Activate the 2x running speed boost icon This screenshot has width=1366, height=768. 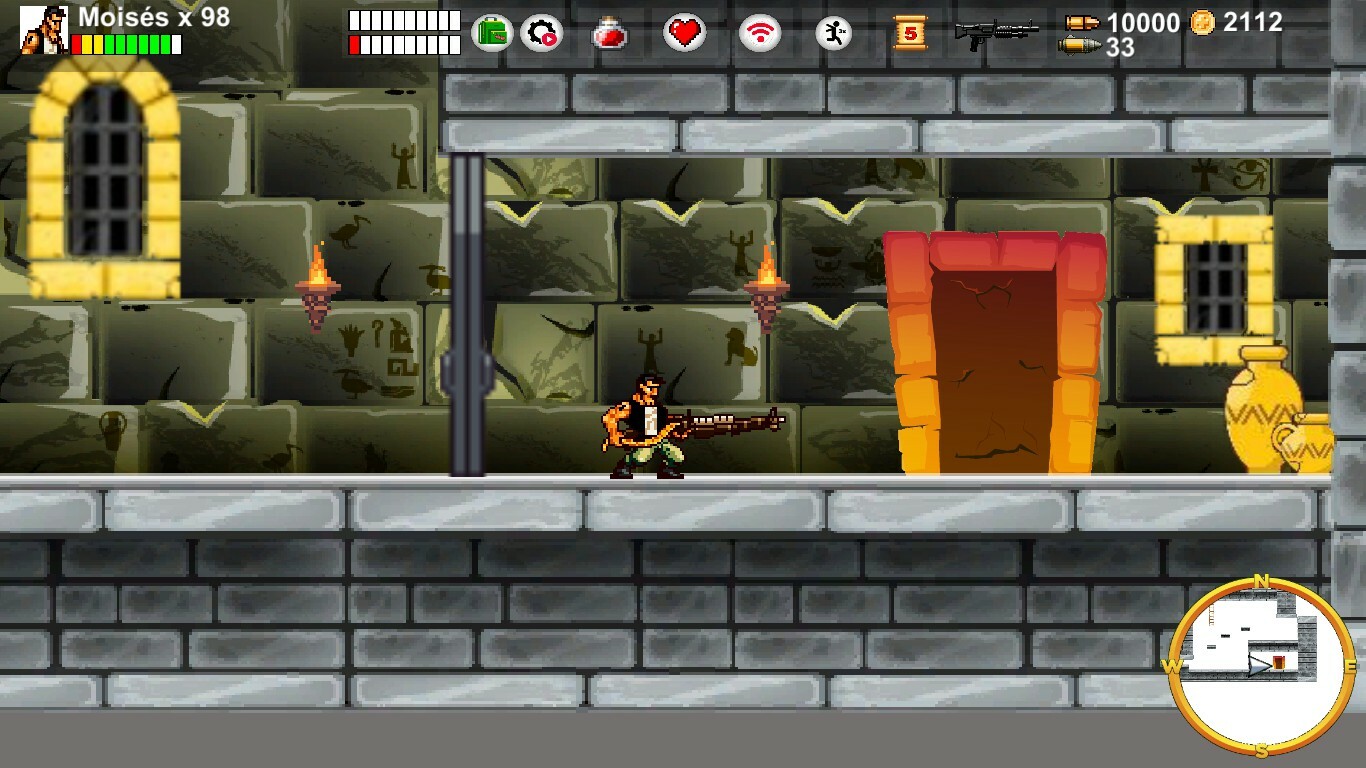(832, 32)
